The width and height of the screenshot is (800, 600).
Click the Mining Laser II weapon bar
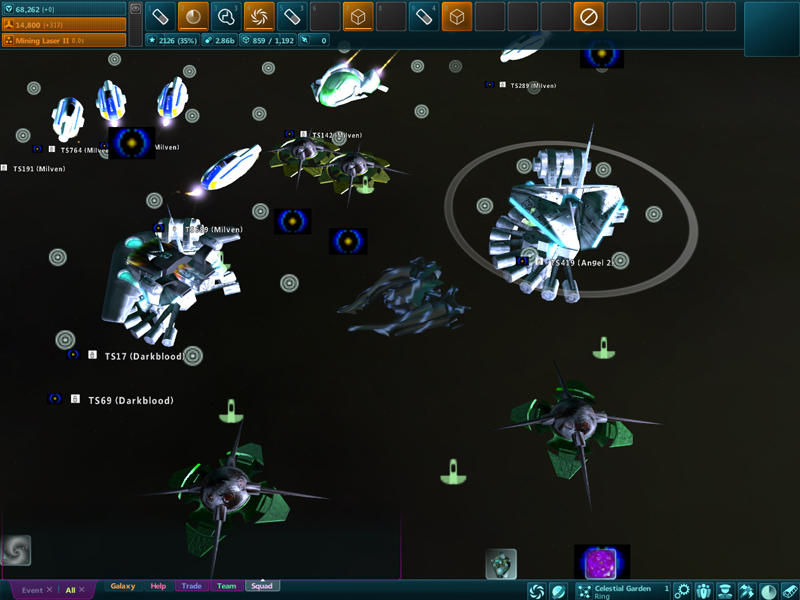point(63,41)
